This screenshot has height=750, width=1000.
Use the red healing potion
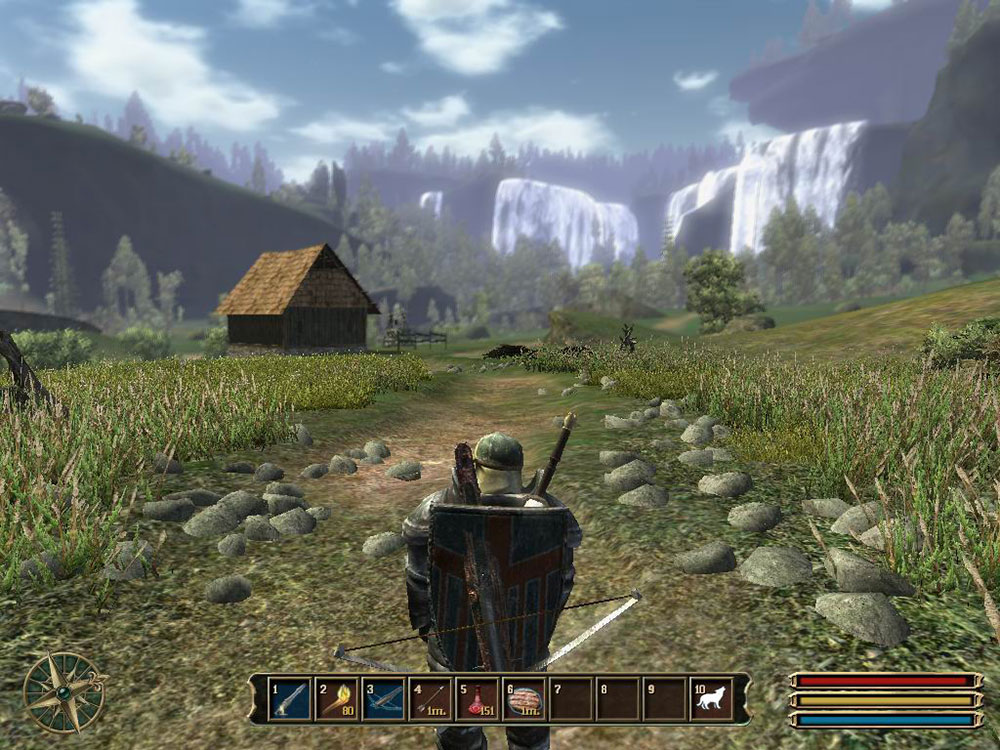[x=477, y=698]
